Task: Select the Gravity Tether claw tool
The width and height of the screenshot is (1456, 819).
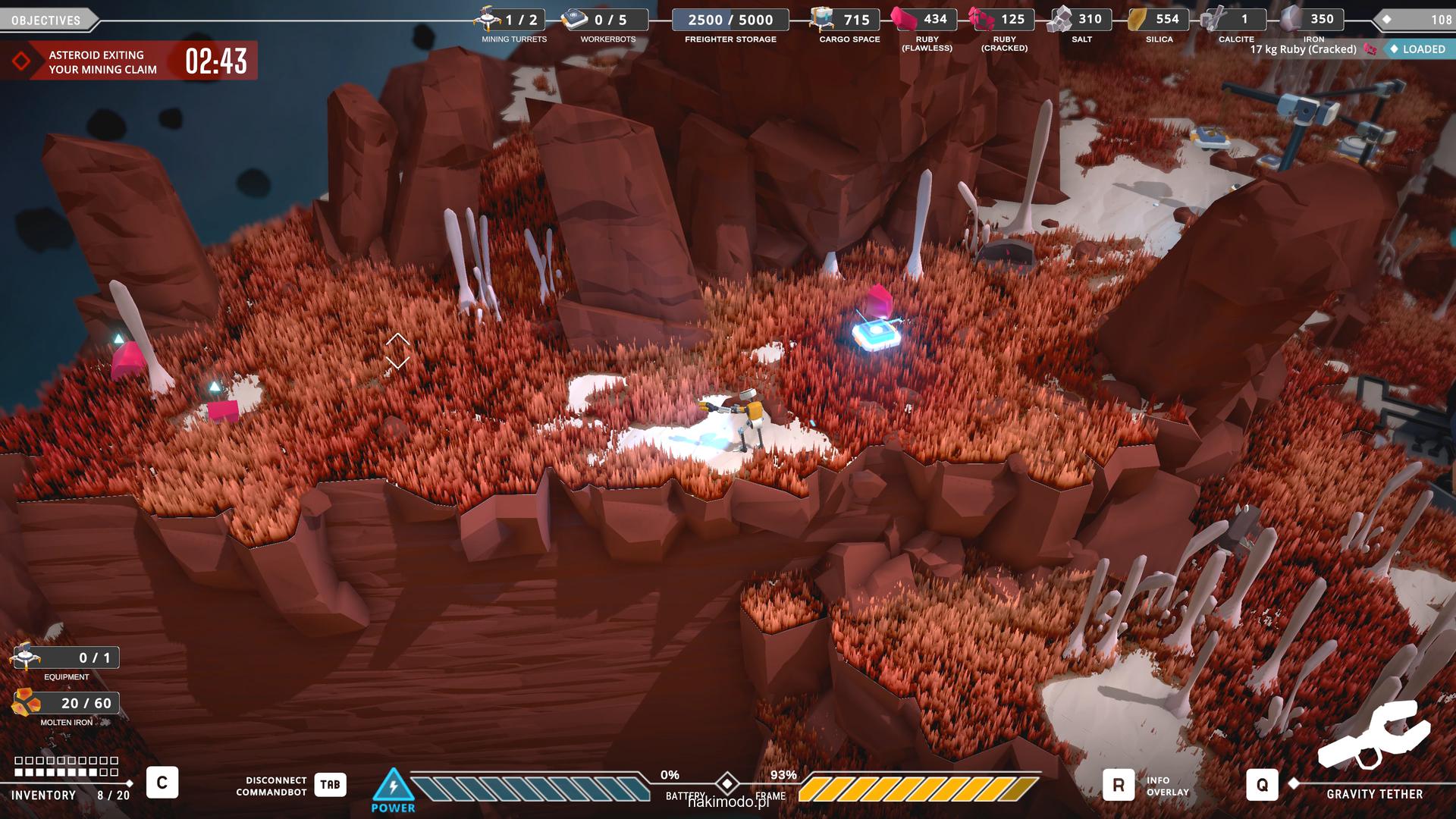Action: point(1373,734)
